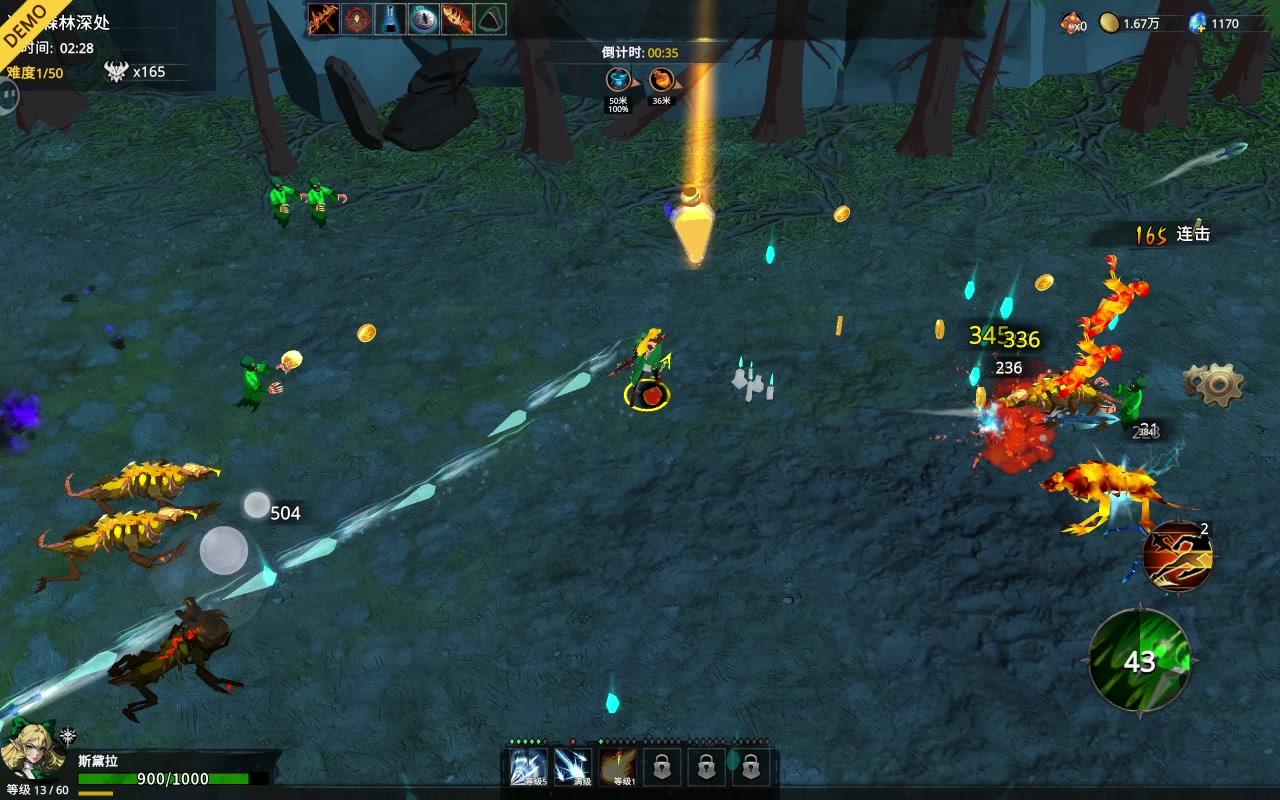Screen dimensions: 1280x800
Task: Activate the dash sprint ability
Action: [x=1178, y=556]
